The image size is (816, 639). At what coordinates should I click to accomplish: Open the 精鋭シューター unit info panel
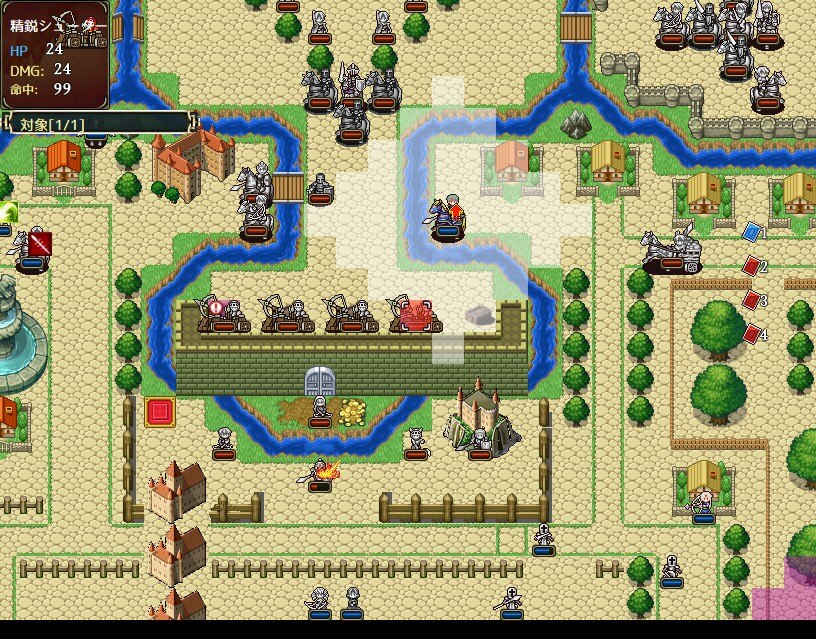(x=55, y=55)
